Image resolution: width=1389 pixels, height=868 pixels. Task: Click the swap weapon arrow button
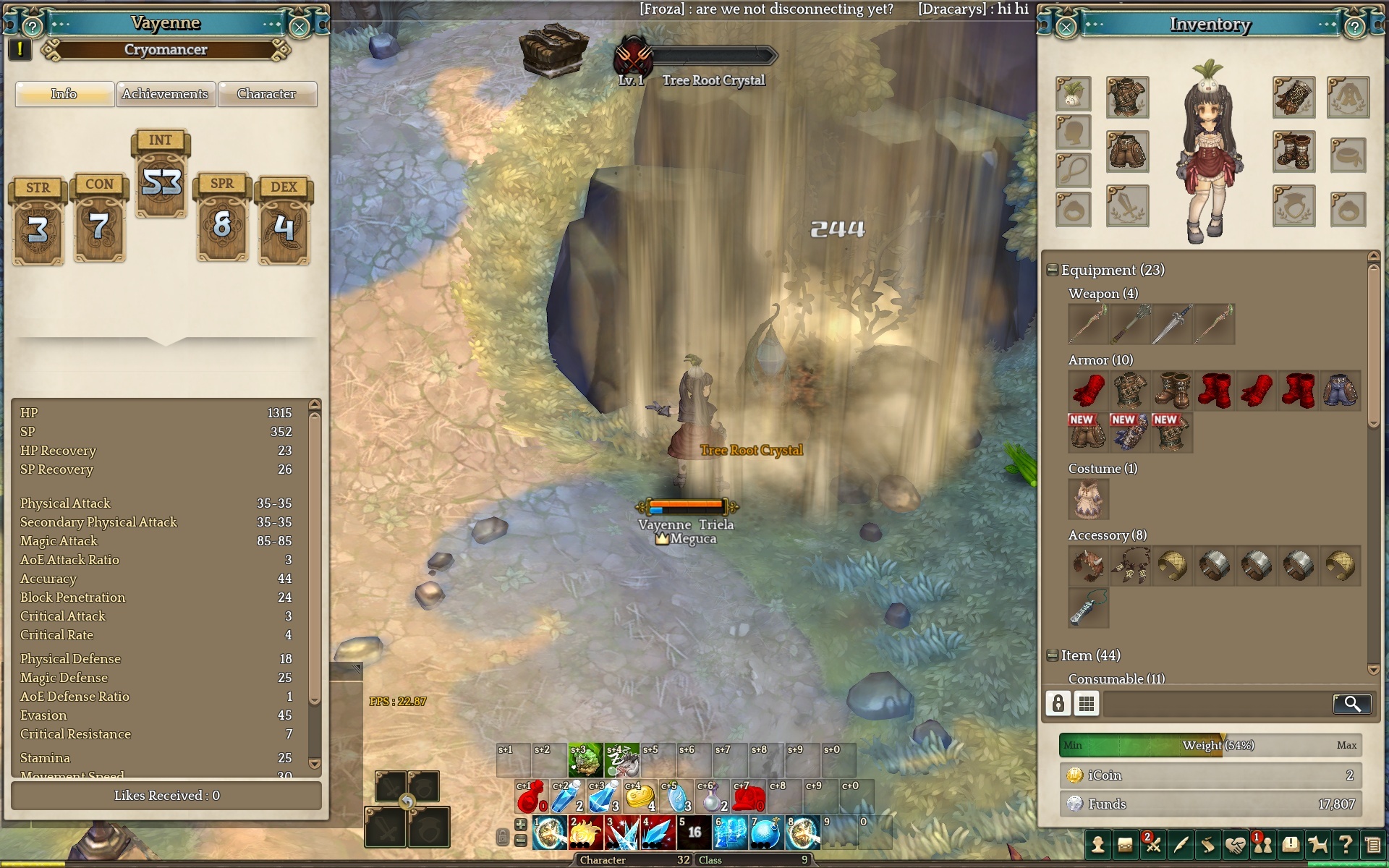tap(407, 801)
